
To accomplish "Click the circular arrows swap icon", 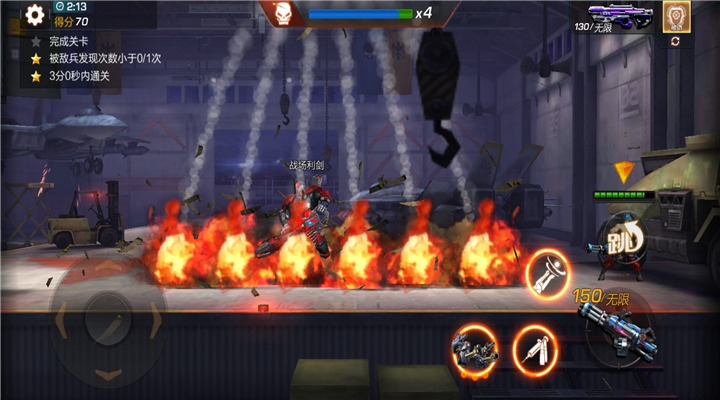I will pos(675,41).
